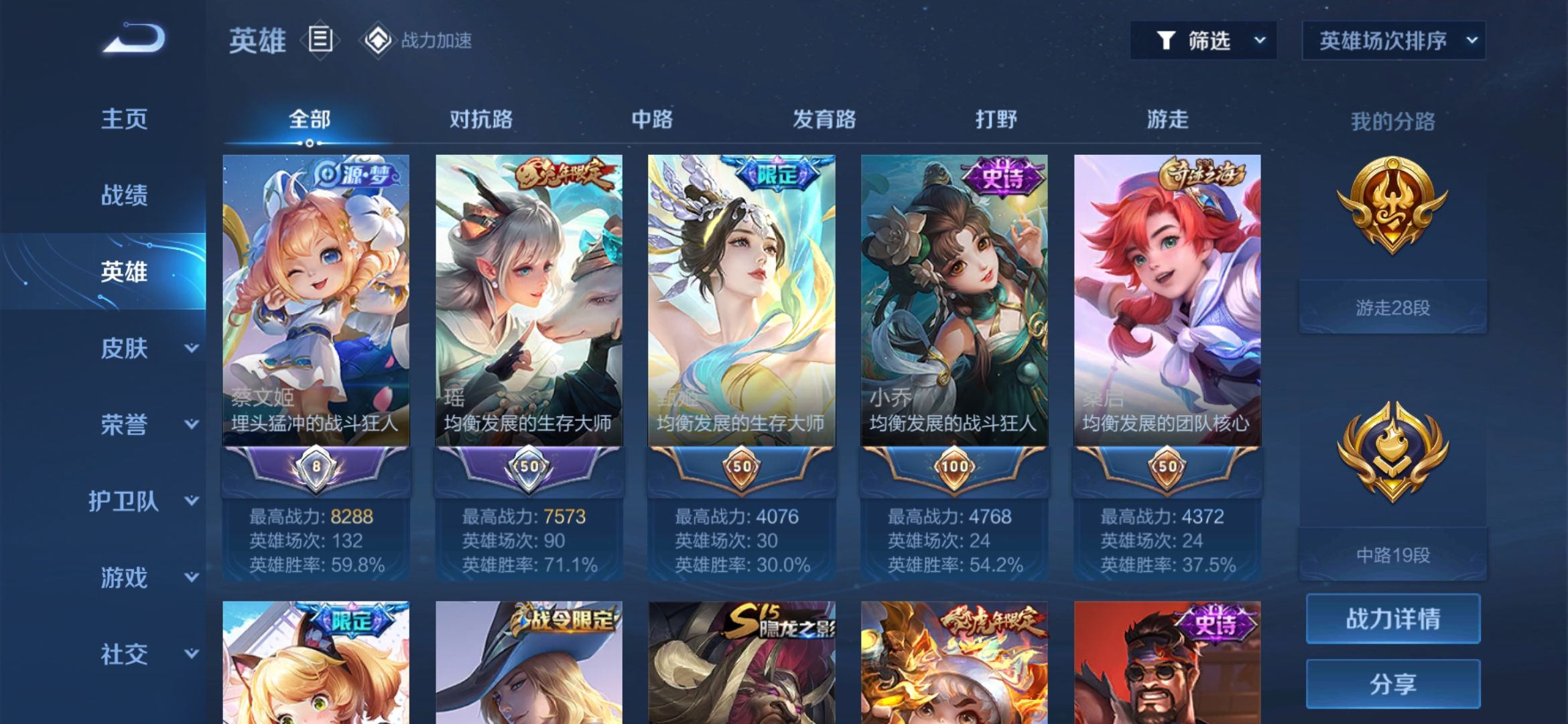Open the 战力详情 power details
This screenshot has width=1568, height=724.
[1392, 619]
